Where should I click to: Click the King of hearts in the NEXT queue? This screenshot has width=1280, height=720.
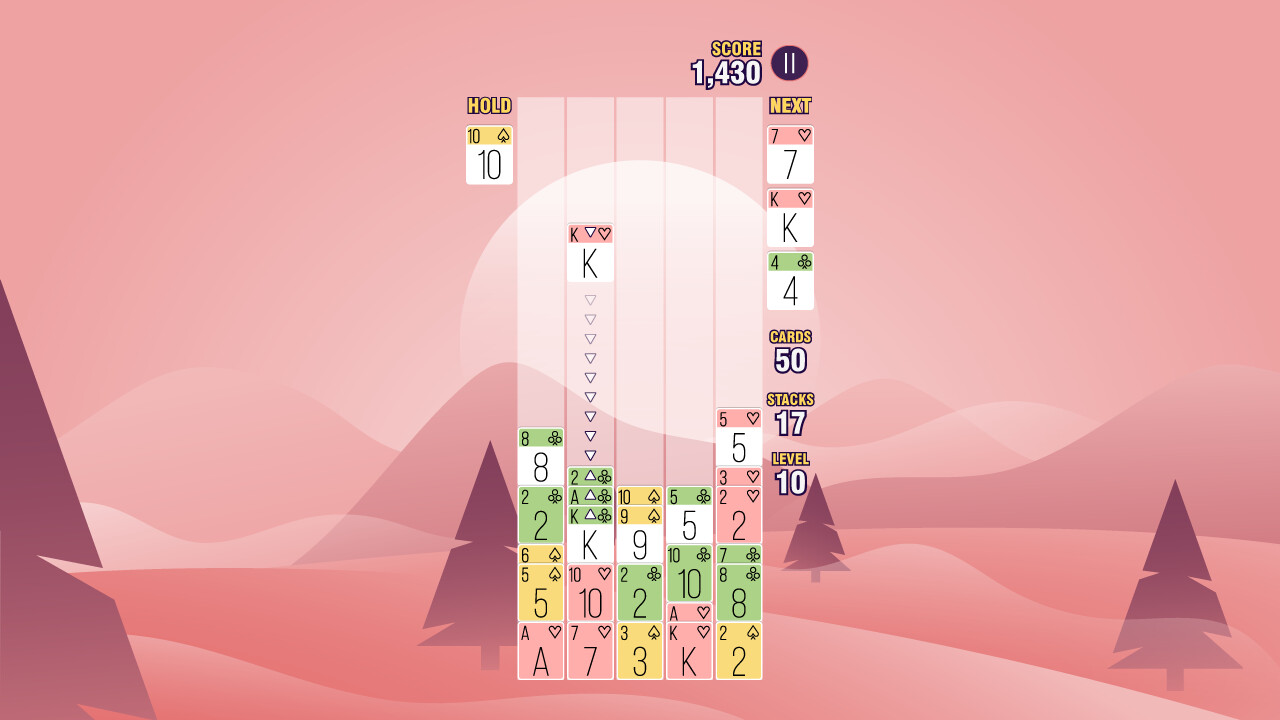[789, 218]
